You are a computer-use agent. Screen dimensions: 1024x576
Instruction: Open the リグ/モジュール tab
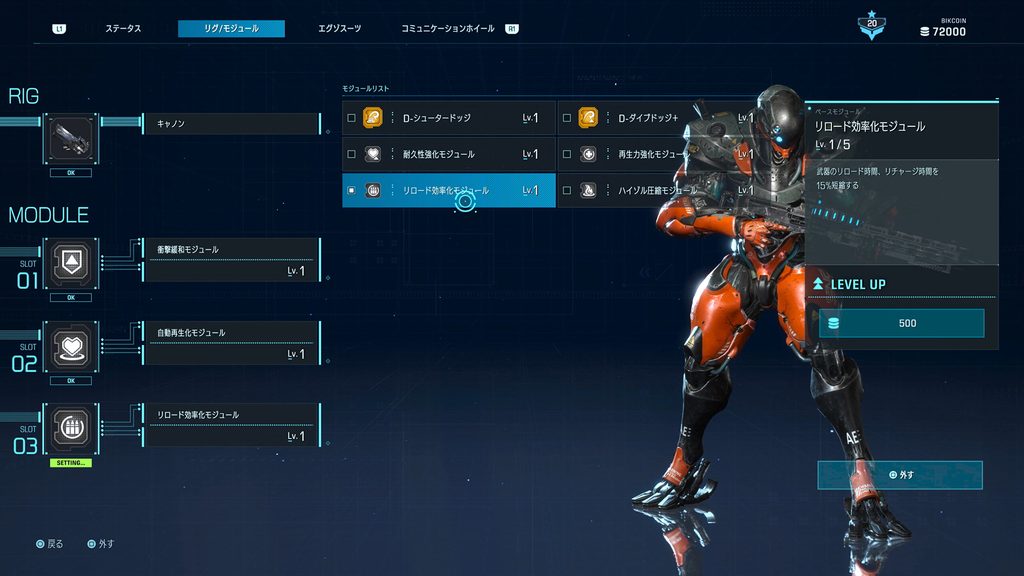point(231,29)
